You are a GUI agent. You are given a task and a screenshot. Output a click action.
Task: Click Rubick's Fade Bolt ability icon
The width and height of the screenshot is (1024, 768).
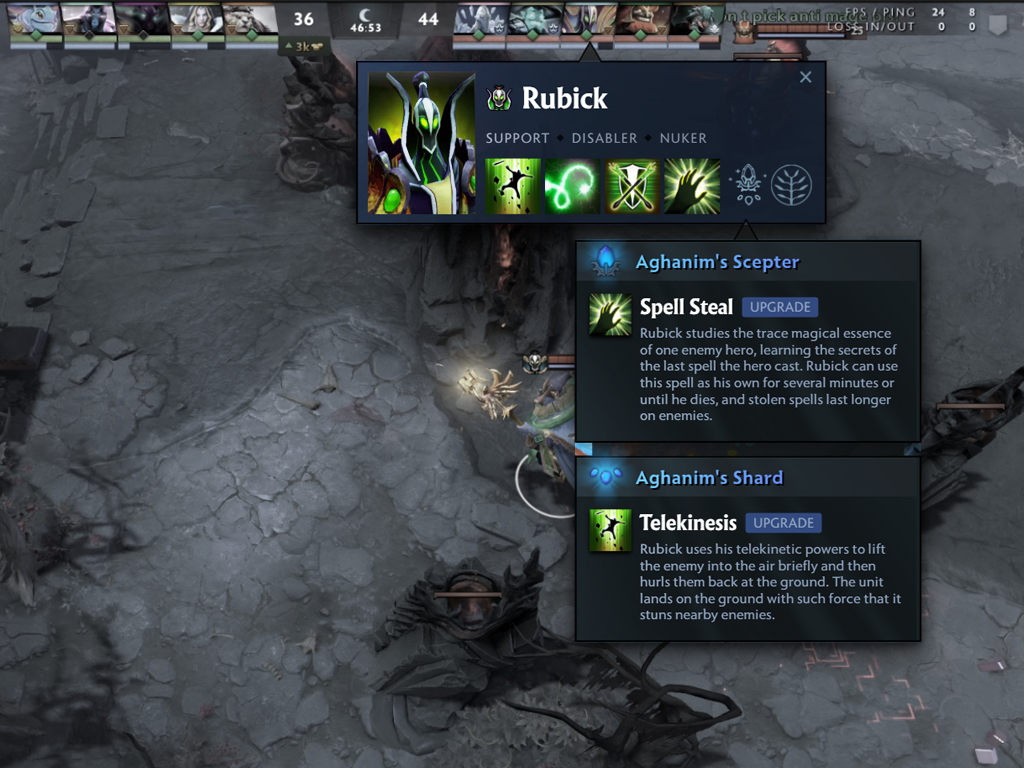(572, 186)
